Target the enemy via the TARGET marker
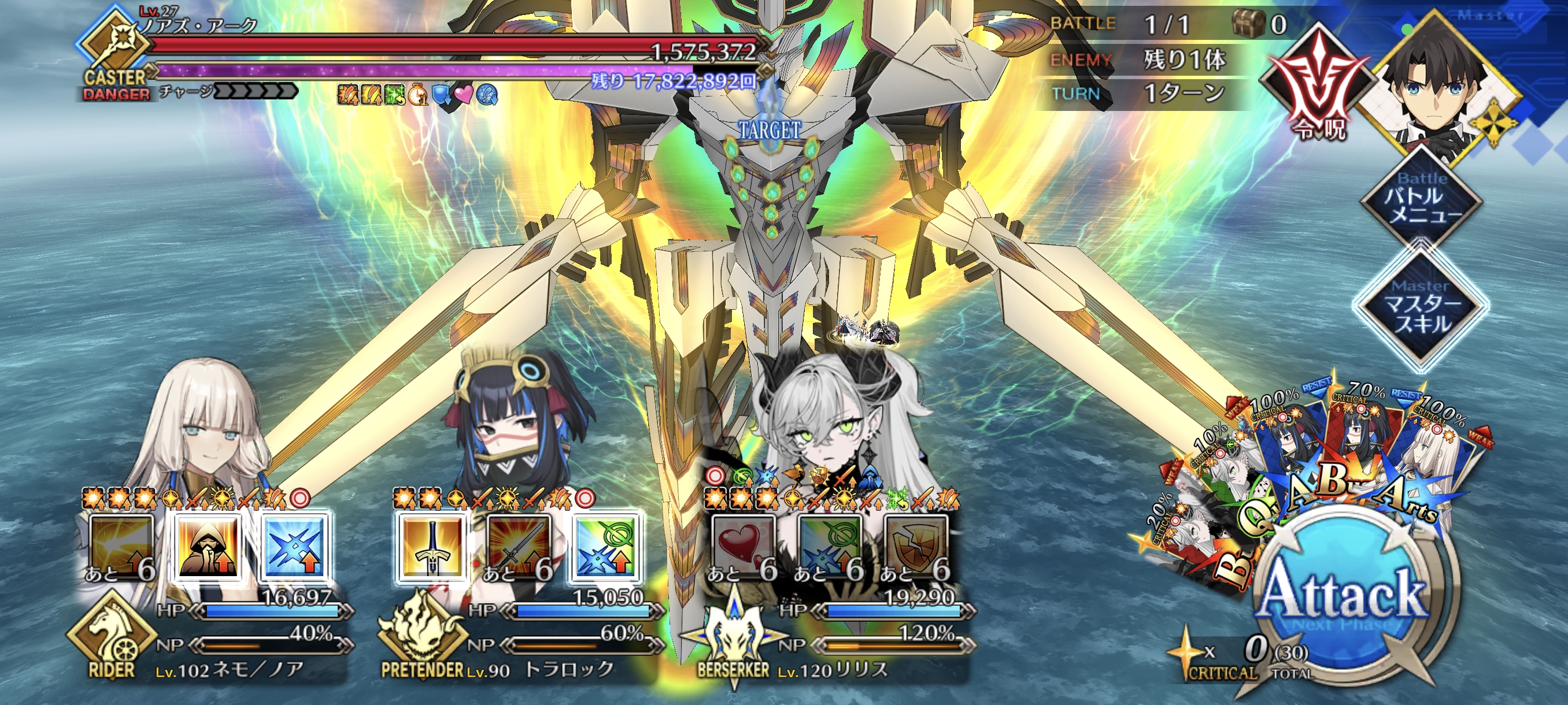The image size is (1568, 705). click(x=770, y=129)
